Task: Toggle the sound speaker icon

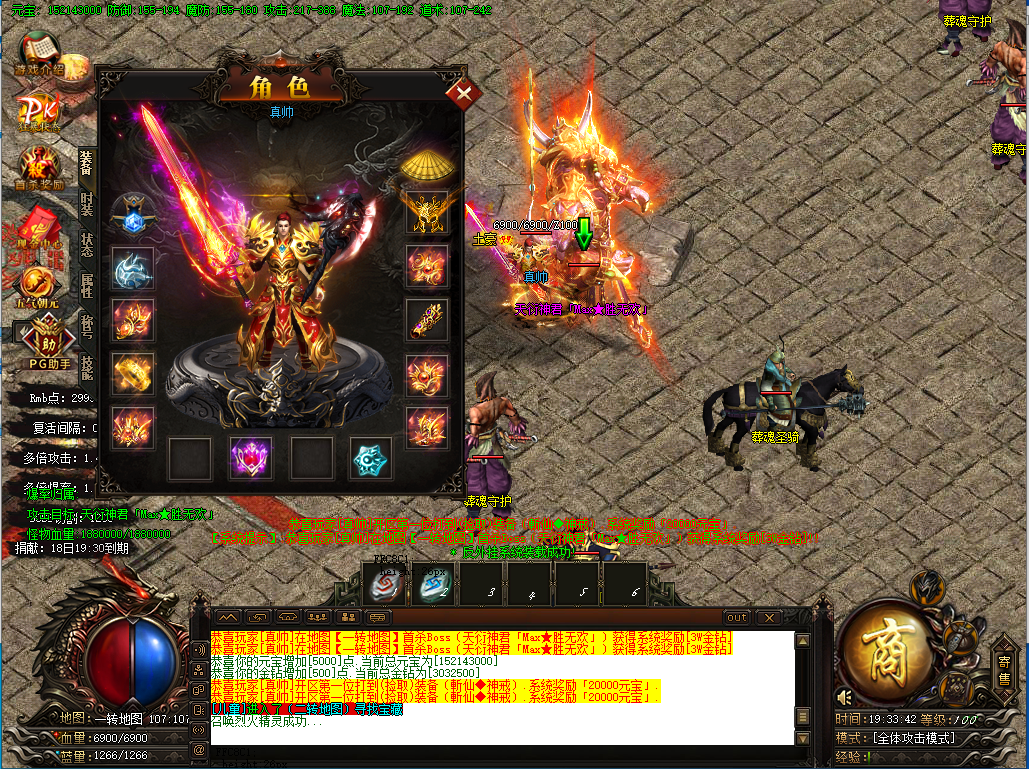Action: click(x=846, y=697)
